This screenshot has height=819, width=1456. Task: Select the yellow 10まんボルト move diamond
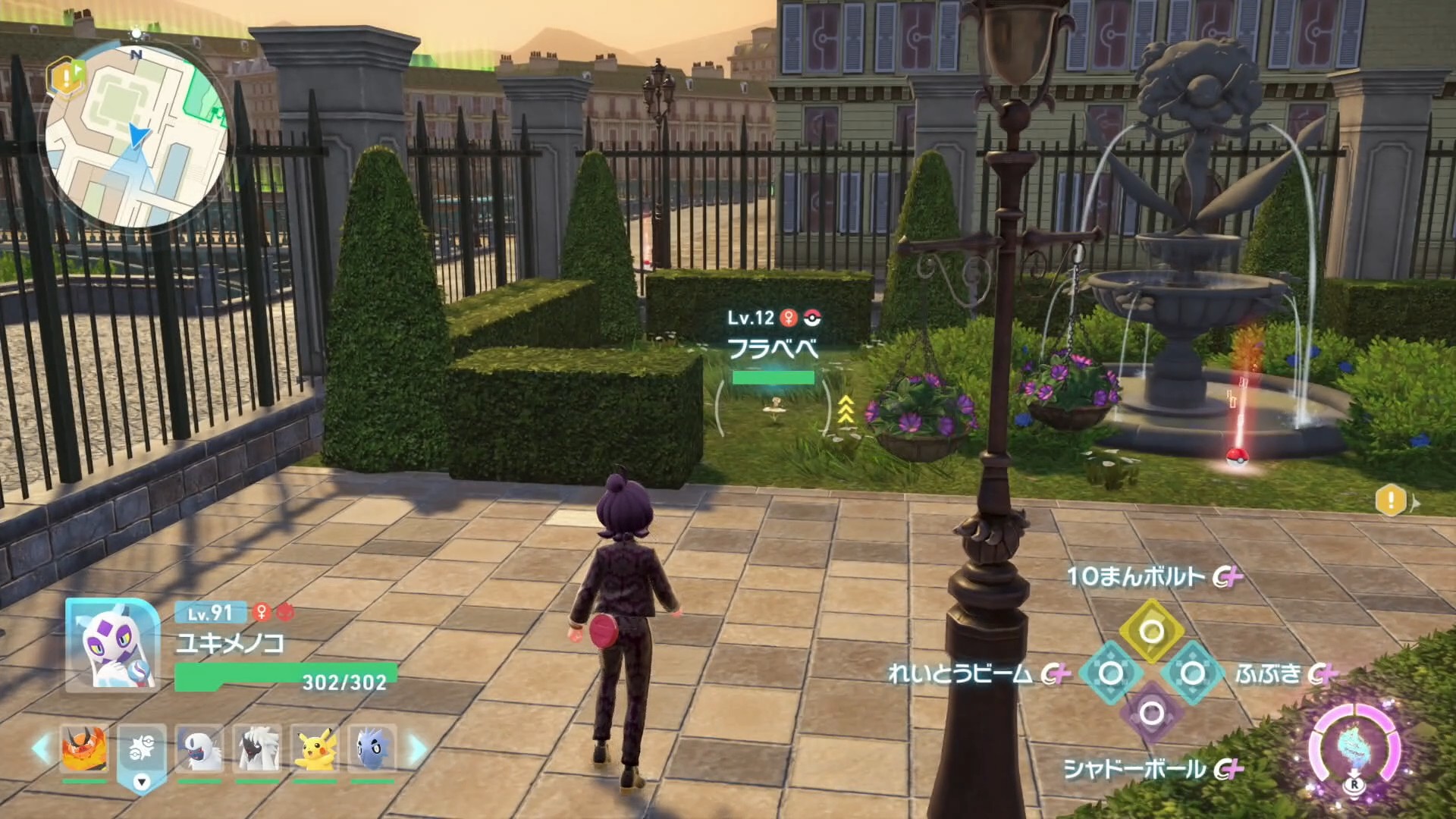tap(1151, 631)
